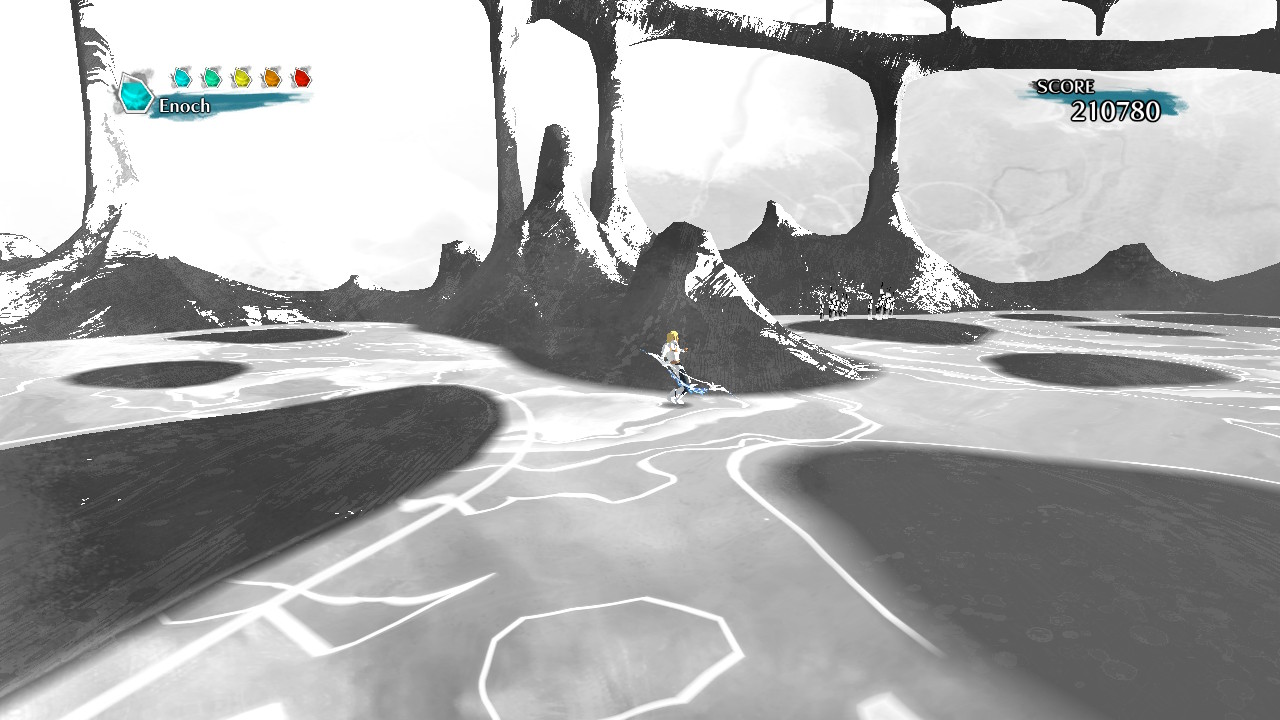Click the green gem icon
This screenshot has height=720, width=1280.
coord(213,77)
